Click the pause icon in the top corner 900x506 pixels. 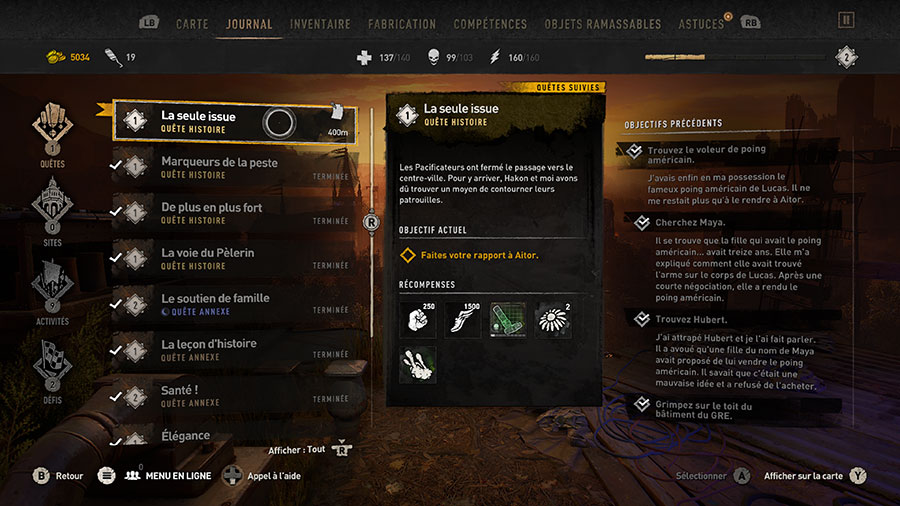tap(847, 19)
